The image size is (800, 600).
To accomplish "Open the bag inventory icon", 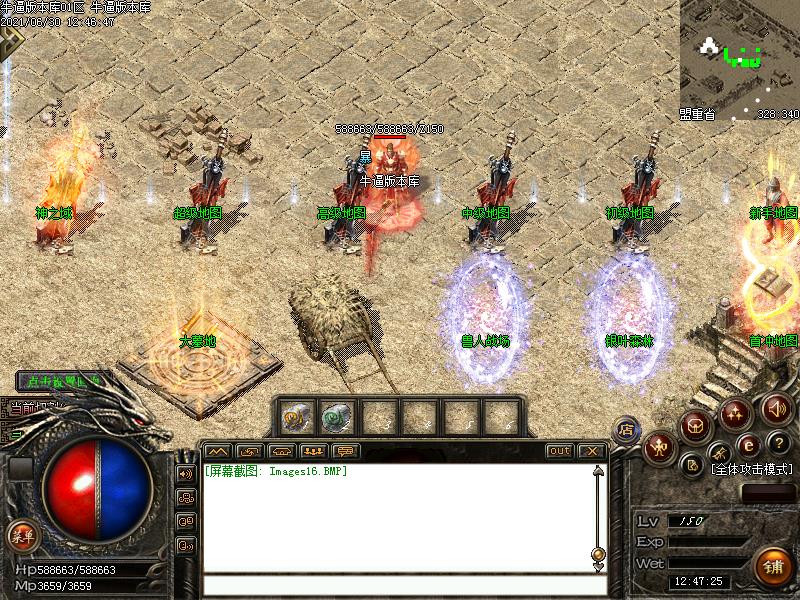I will [696, 426].
